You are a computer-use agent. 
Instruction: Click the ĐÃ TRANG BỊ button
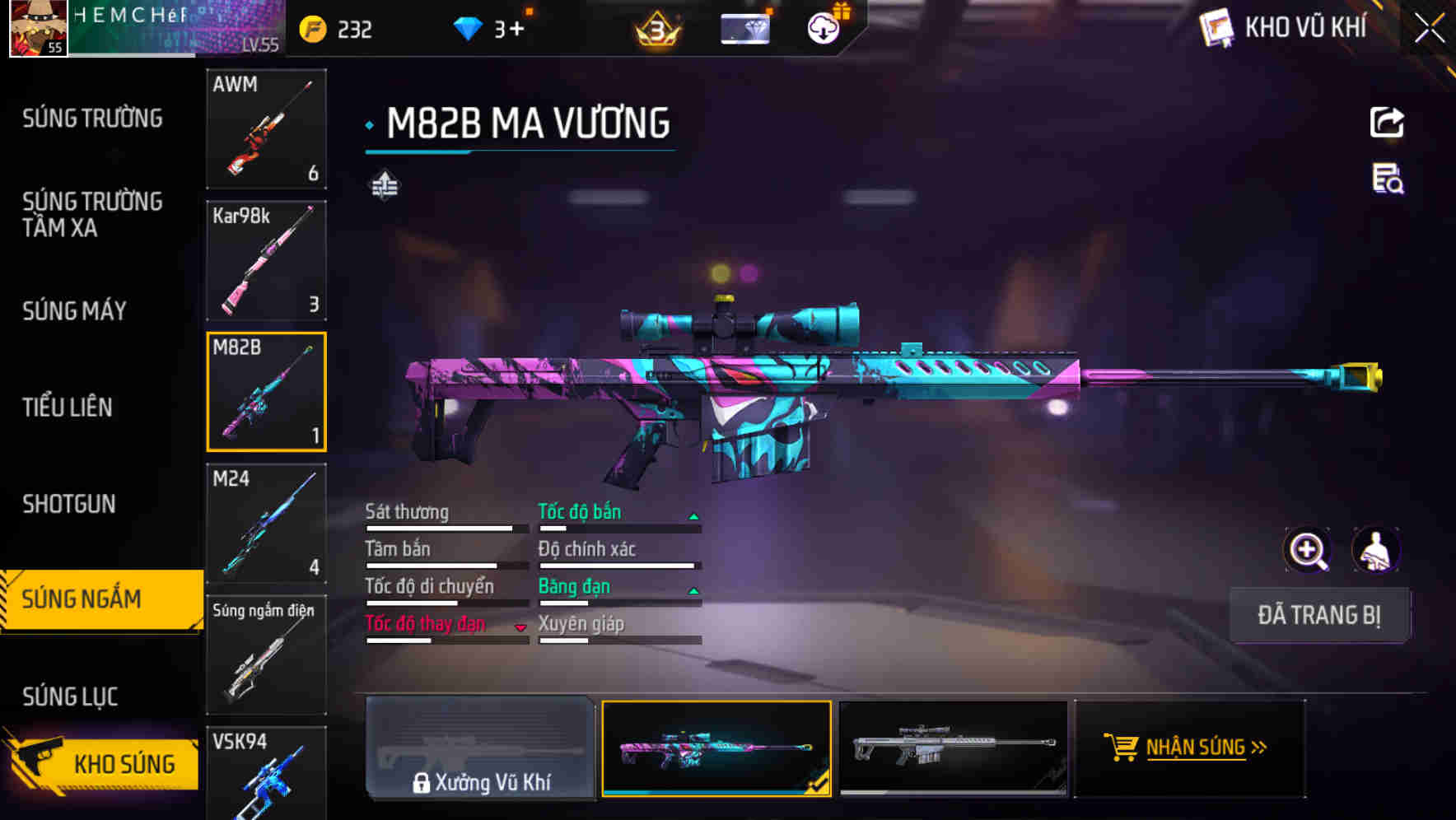coord(1319,615)
